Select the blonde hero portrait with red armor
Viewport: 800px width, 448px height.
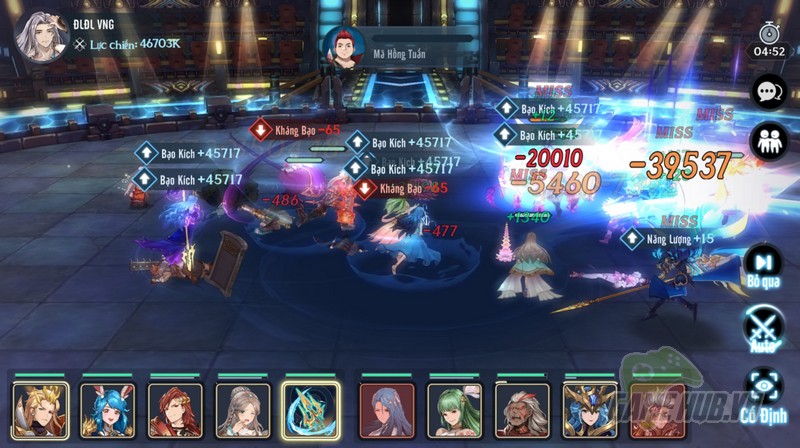click(x=40, y=411)
